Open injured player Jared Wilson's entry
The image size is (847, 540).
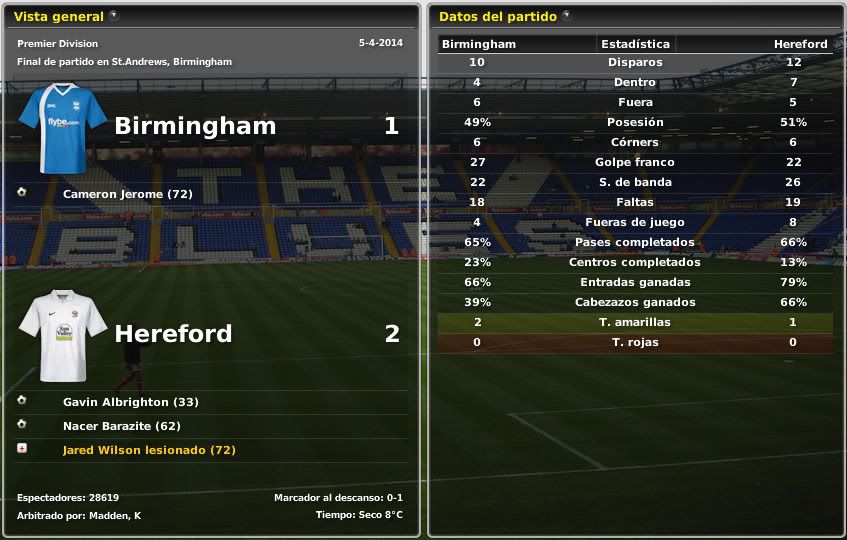pyautogui.click(x=149, y=450)
